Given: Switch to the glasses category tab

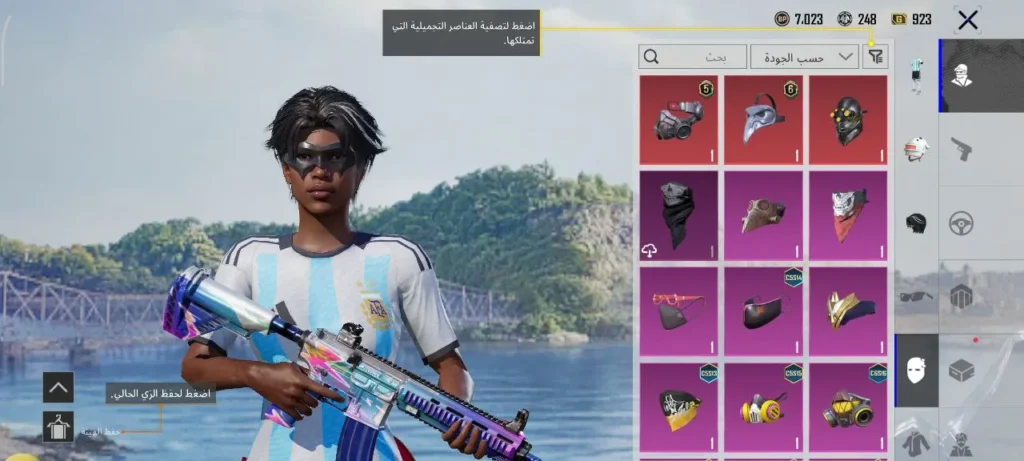Looking at the screenshot, I should click(916, 296).
